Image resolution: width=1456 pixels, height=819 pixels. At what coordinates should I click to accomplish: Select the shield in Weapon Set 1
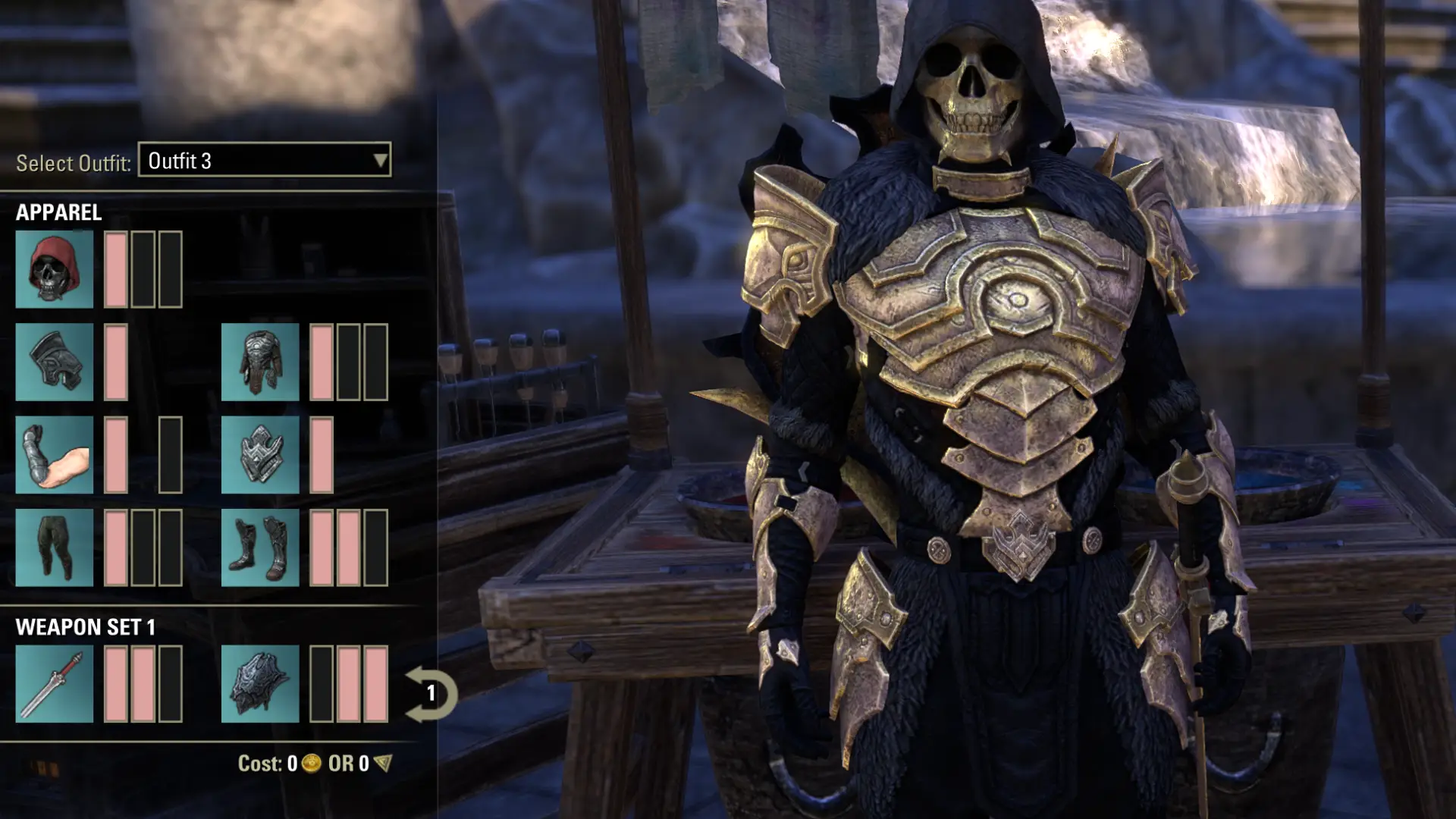tap(259, 685)
